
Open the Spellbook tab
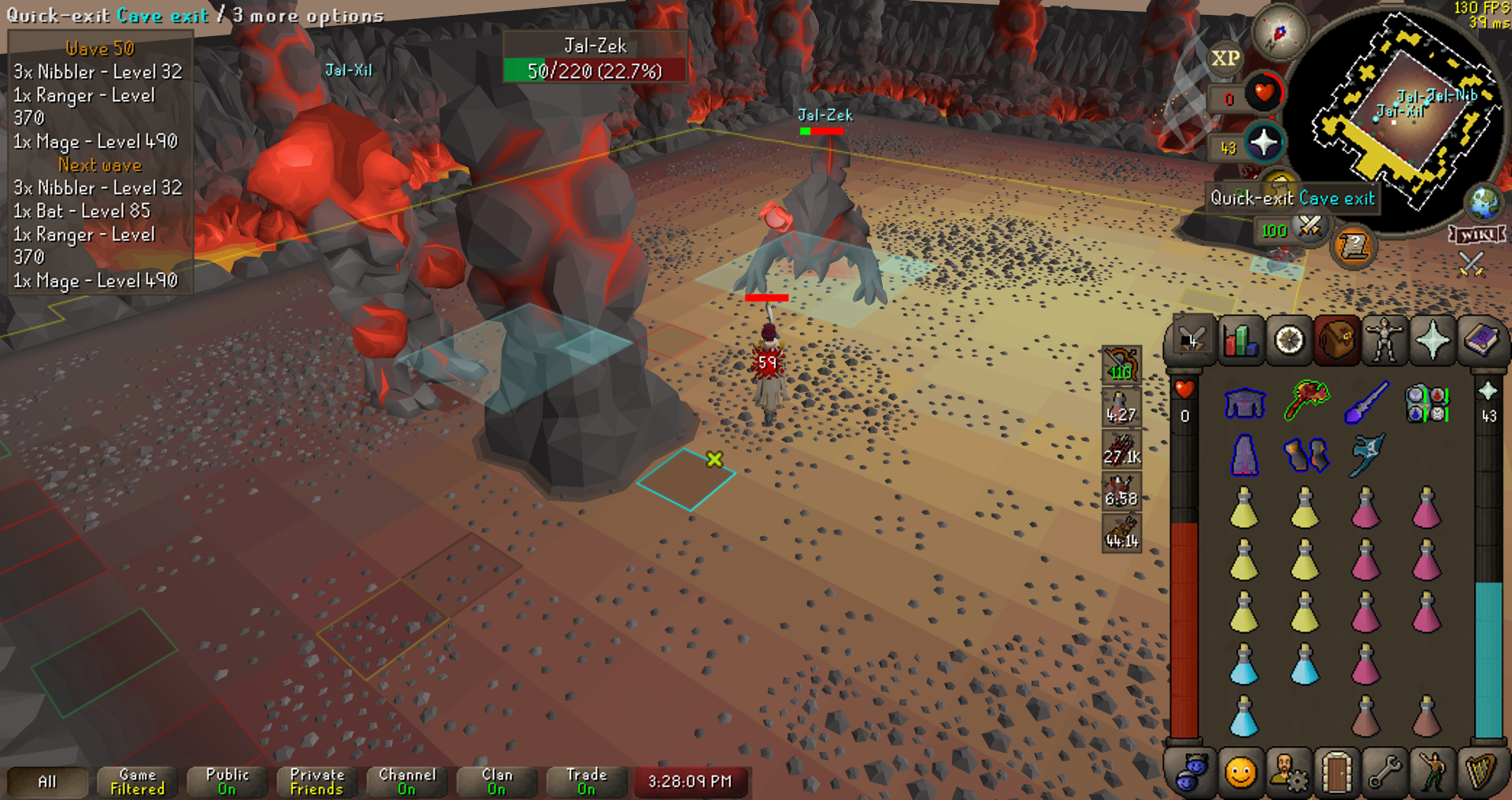pos(1480,341)
